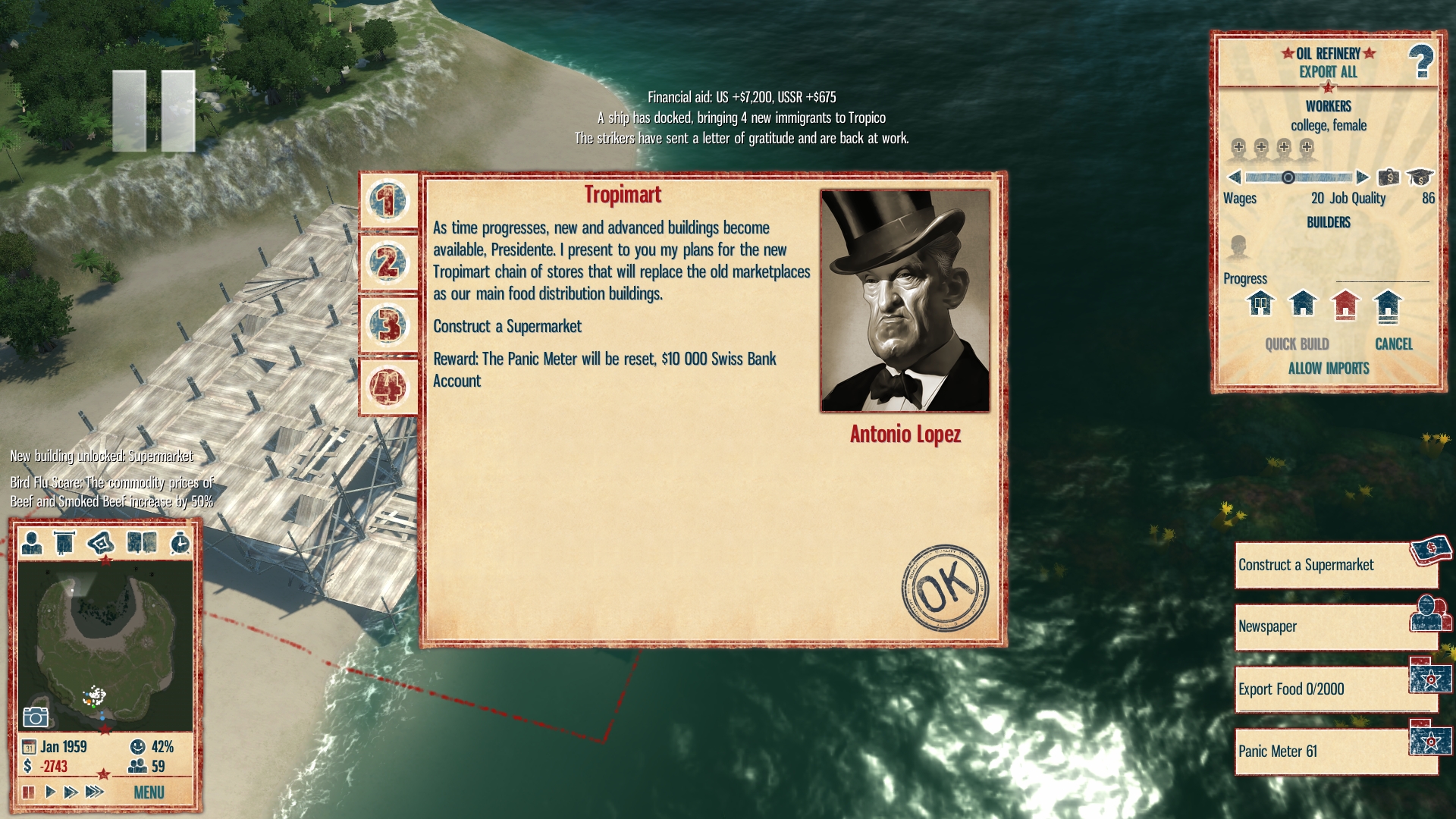Activate the camera icon on the minimap

36,717
